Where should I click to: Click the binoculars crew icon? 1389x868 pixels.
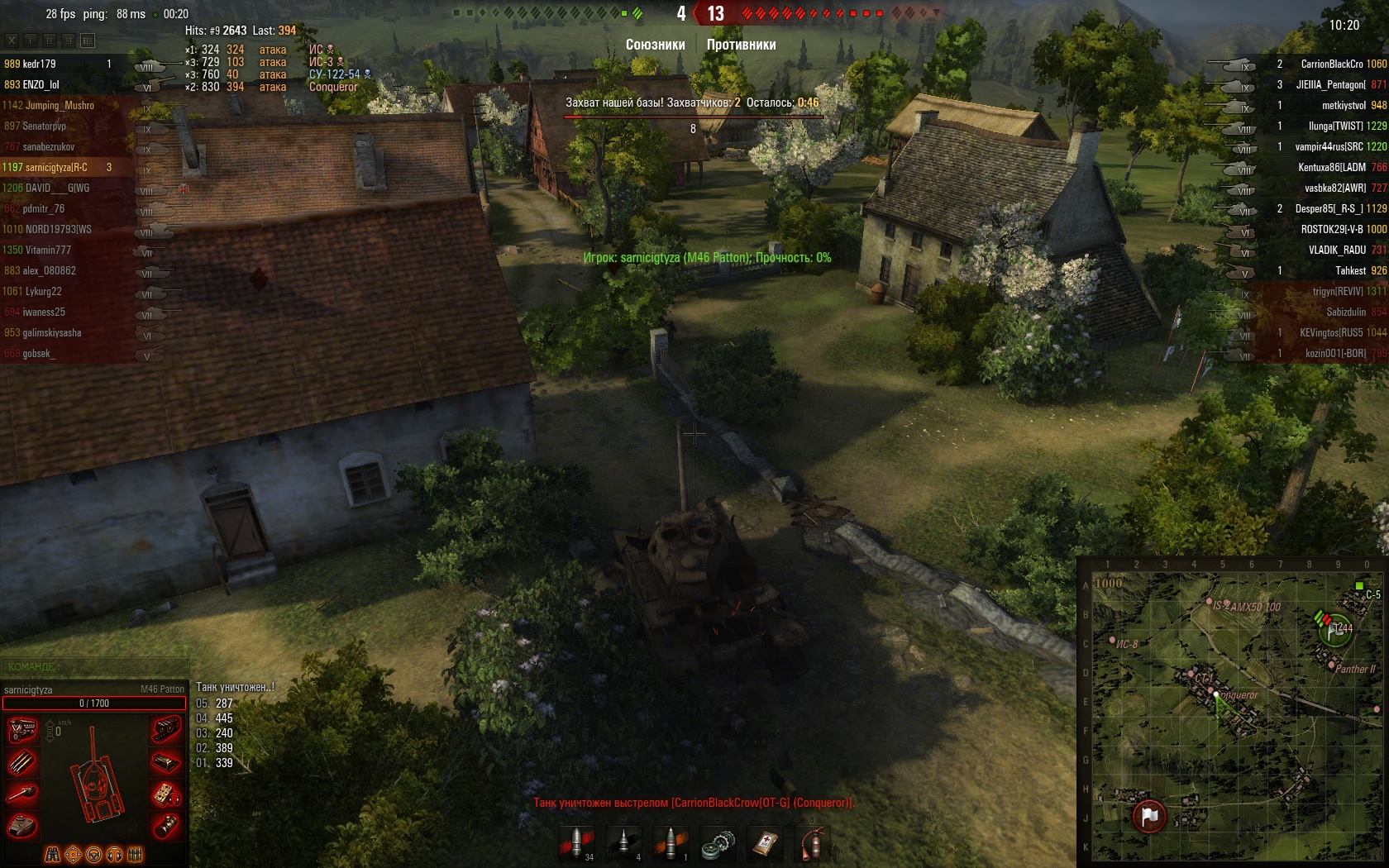click(52, 854)
